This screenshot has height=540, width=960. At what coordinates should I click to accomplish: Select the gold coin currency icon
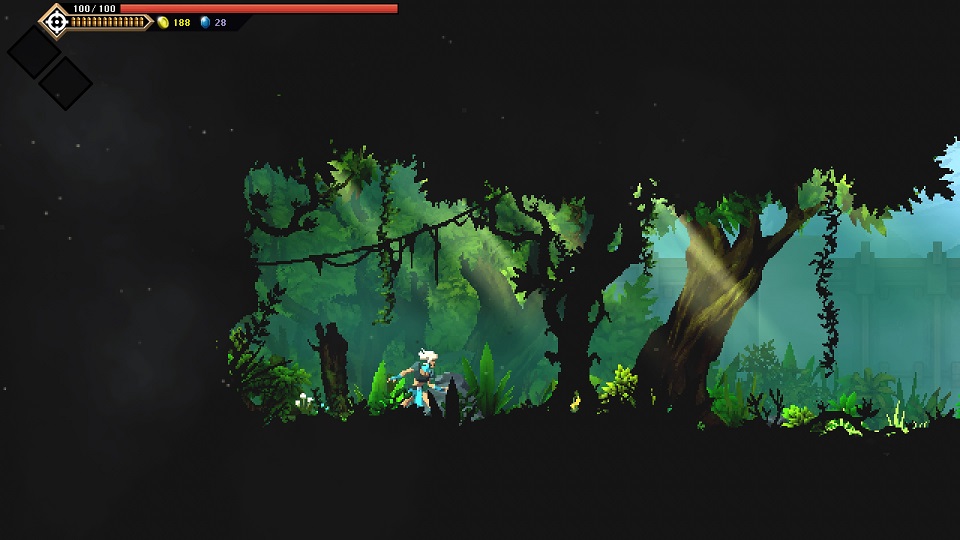click(x=163, y=22)
